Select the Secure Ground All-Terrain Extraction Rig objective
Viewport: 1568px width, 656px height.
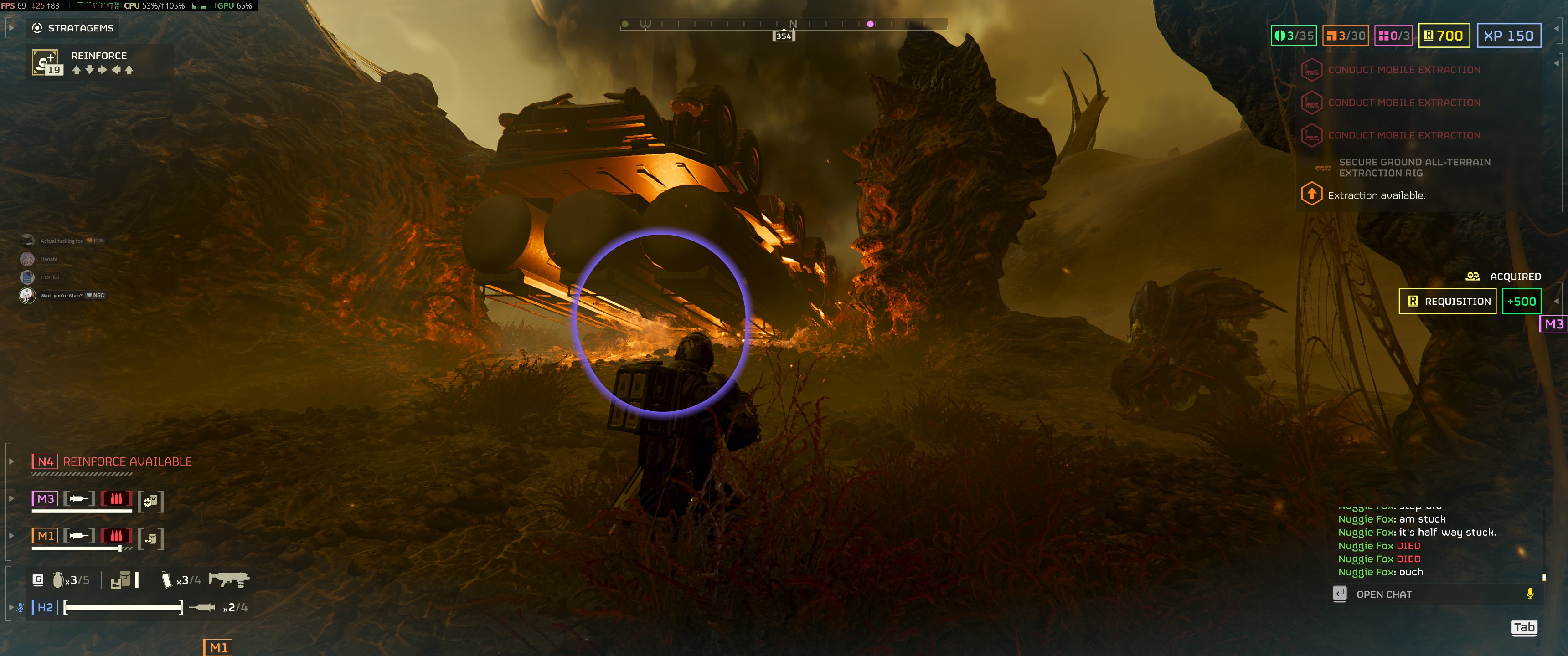[x=1414, y=167]
